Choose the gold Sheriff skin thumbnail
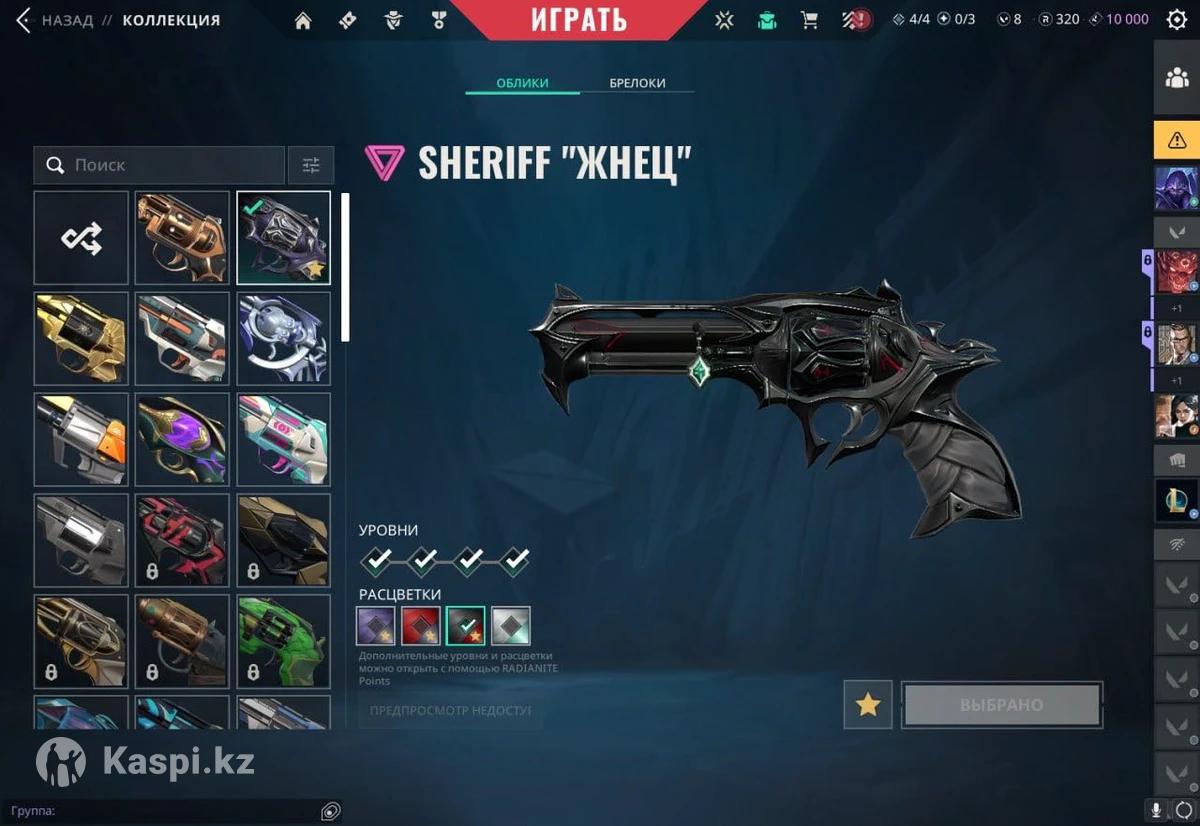 [x=81, y=339]
